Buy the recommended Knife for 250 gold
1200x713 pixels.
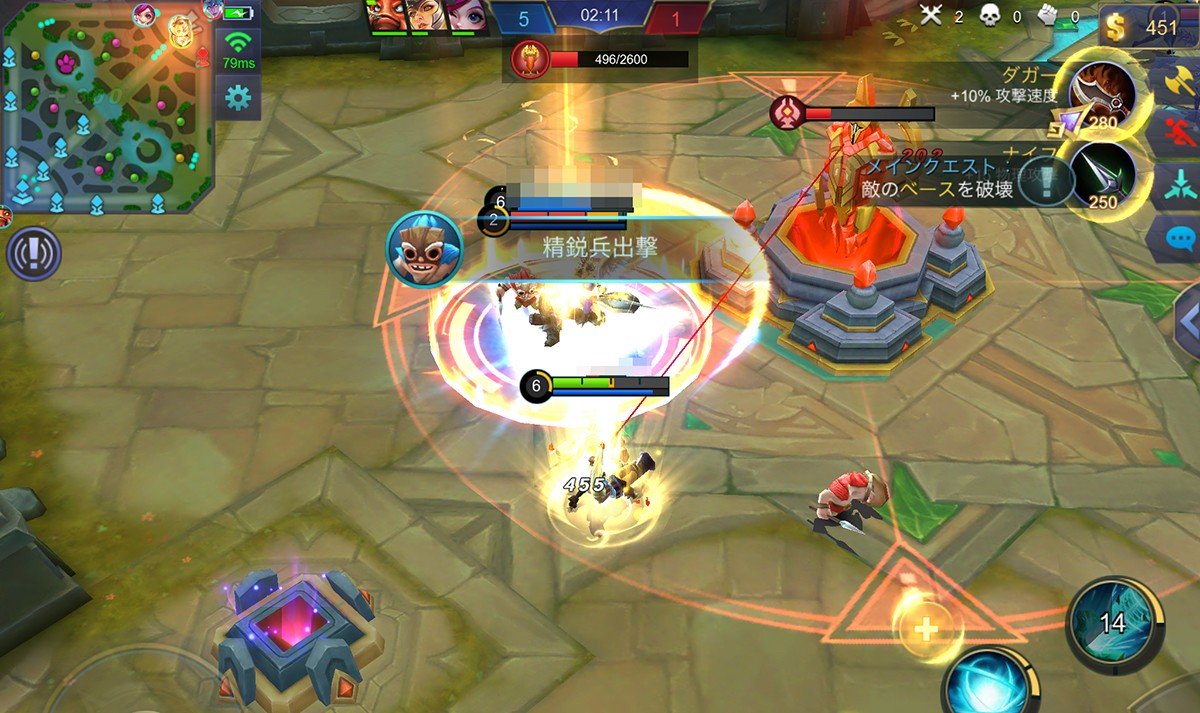click(x=1101, y=177)
